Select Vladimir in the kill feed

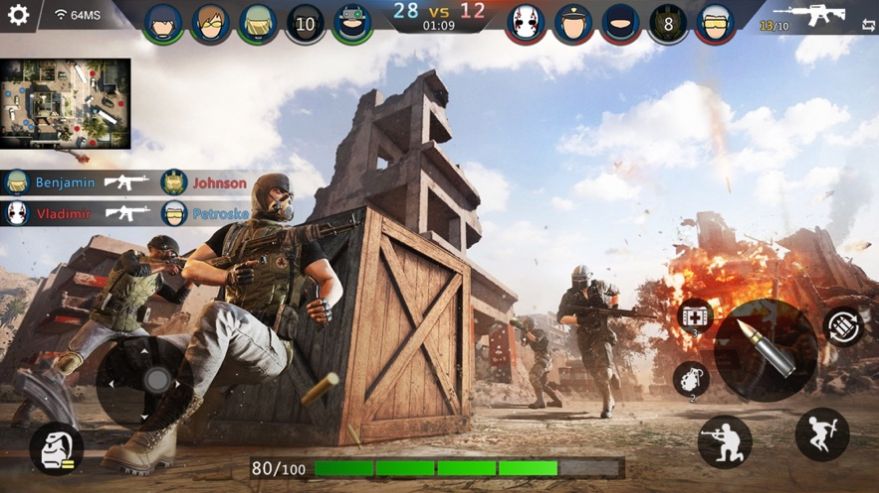(x=63, y=213)
